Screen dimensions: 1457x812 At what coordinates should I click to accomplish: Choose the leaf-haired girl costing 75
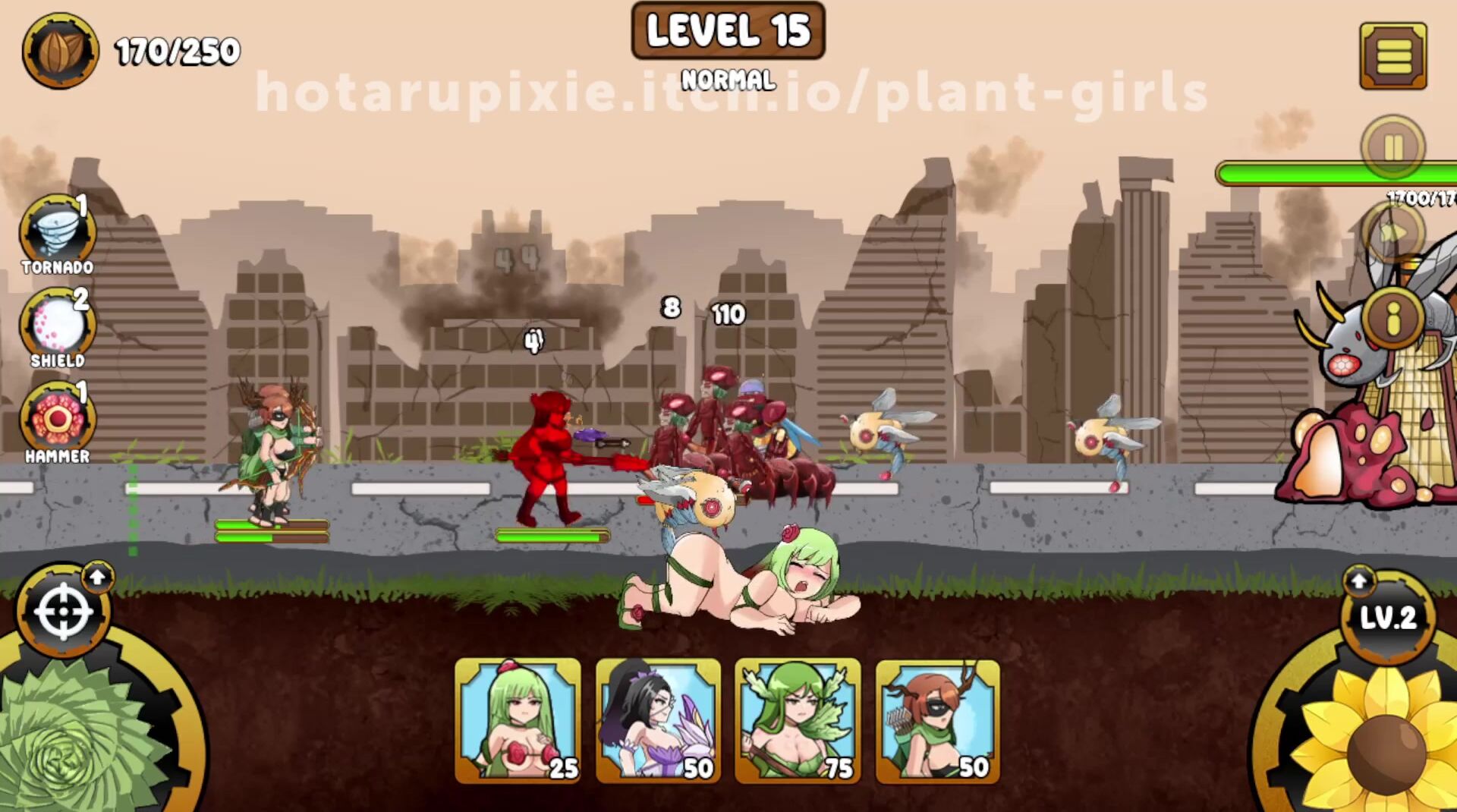[x=798, y=720]
